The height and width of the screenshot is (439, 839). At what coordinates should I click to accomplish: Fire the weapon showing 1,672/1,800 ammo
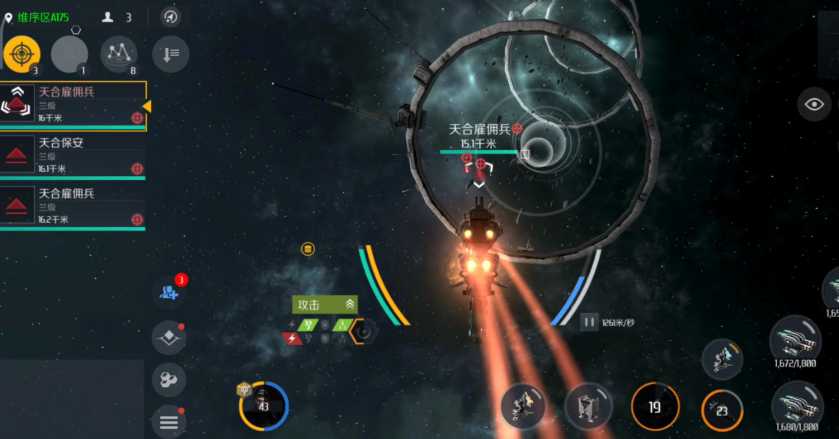pyautogui.click(x=796, y=340)
